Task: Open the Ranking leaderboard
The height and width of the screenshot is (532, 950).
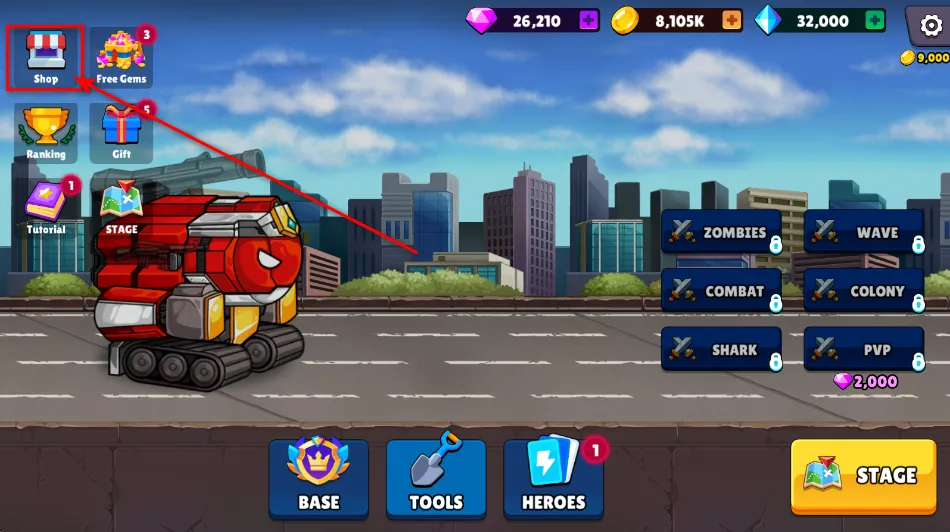Action: 45,133
